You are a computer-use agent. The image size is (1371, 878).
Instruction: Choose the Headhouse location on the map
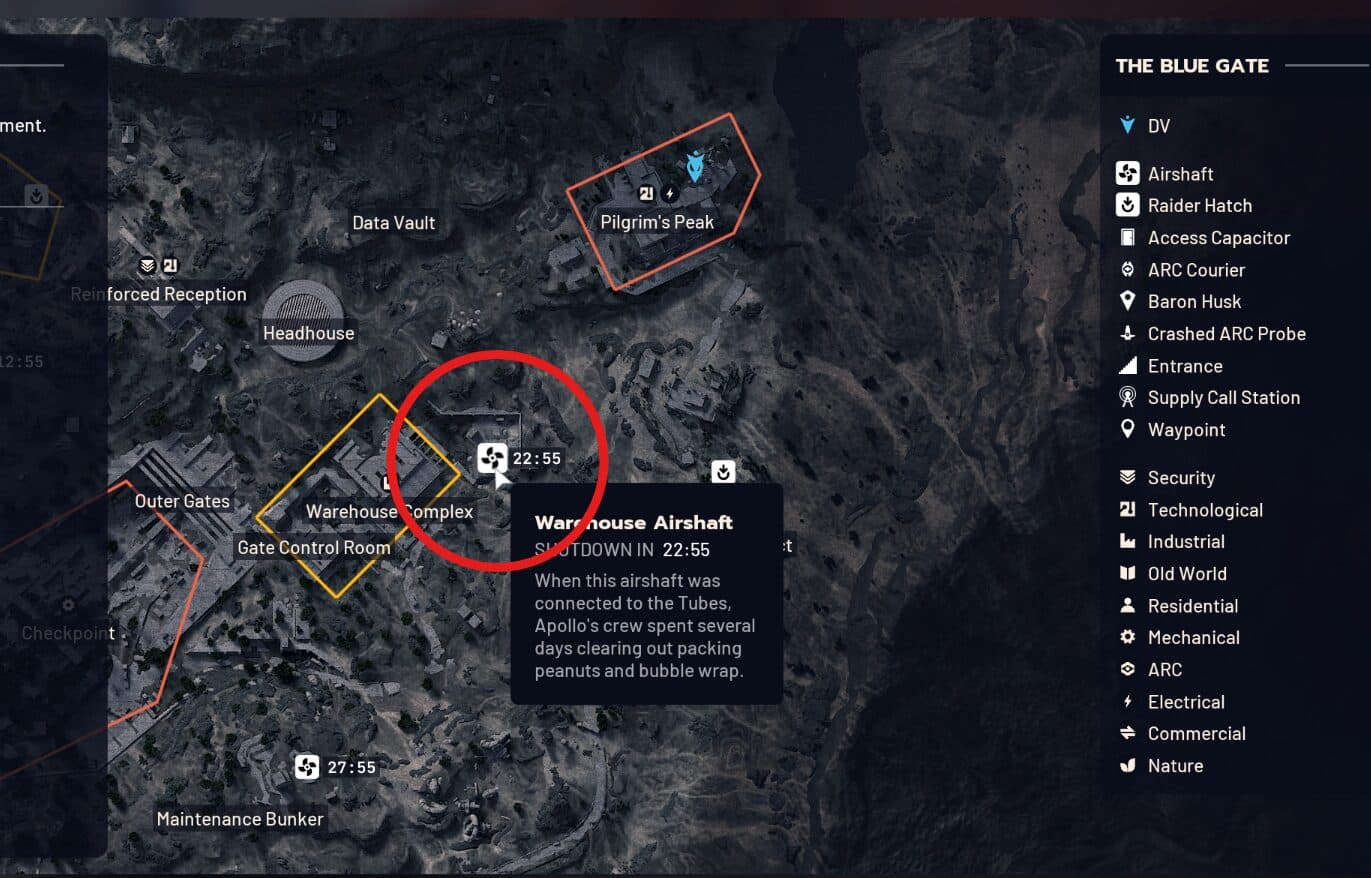tap(308, 333)
